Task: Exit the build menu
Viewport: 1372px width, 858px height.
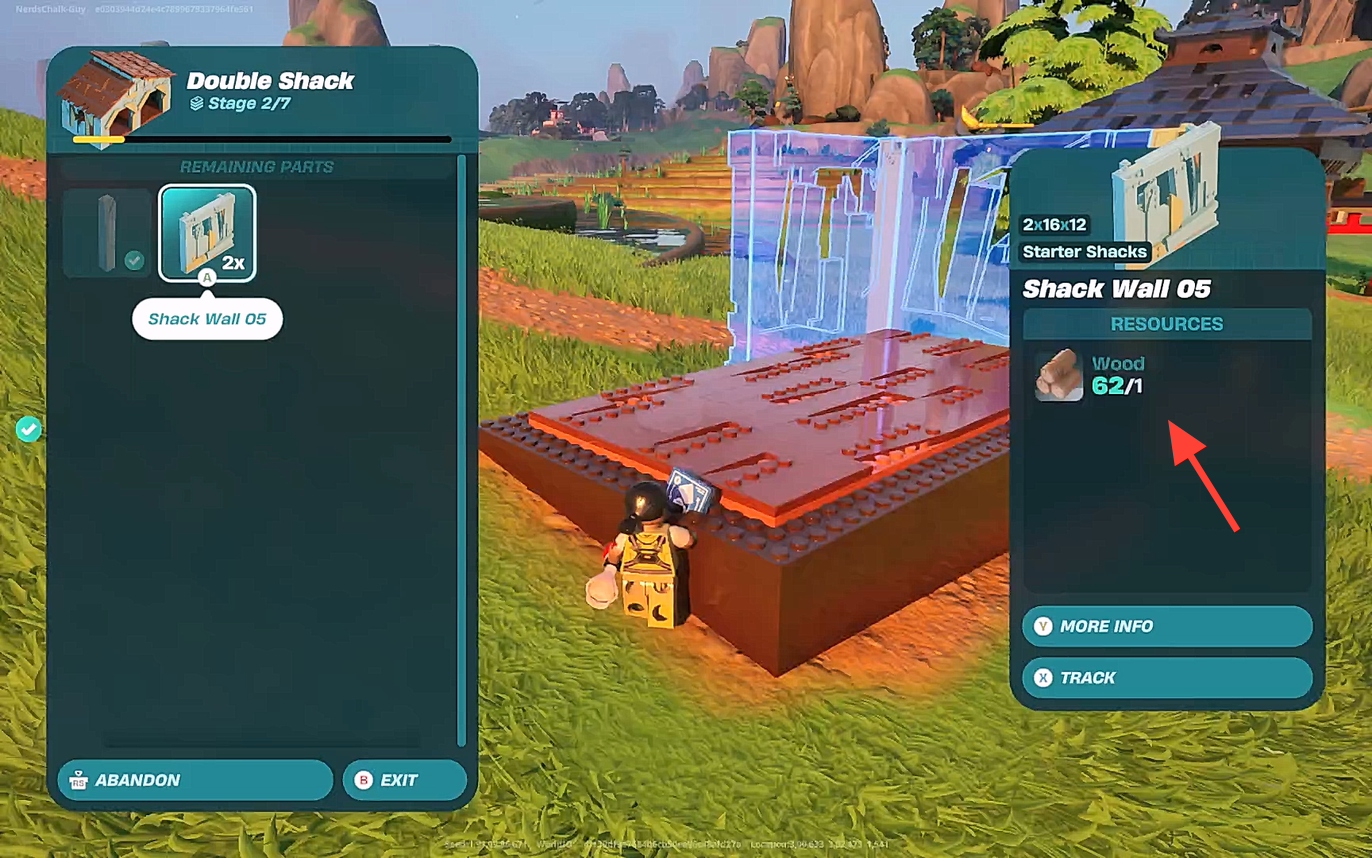Action: [x=404, y=780]
